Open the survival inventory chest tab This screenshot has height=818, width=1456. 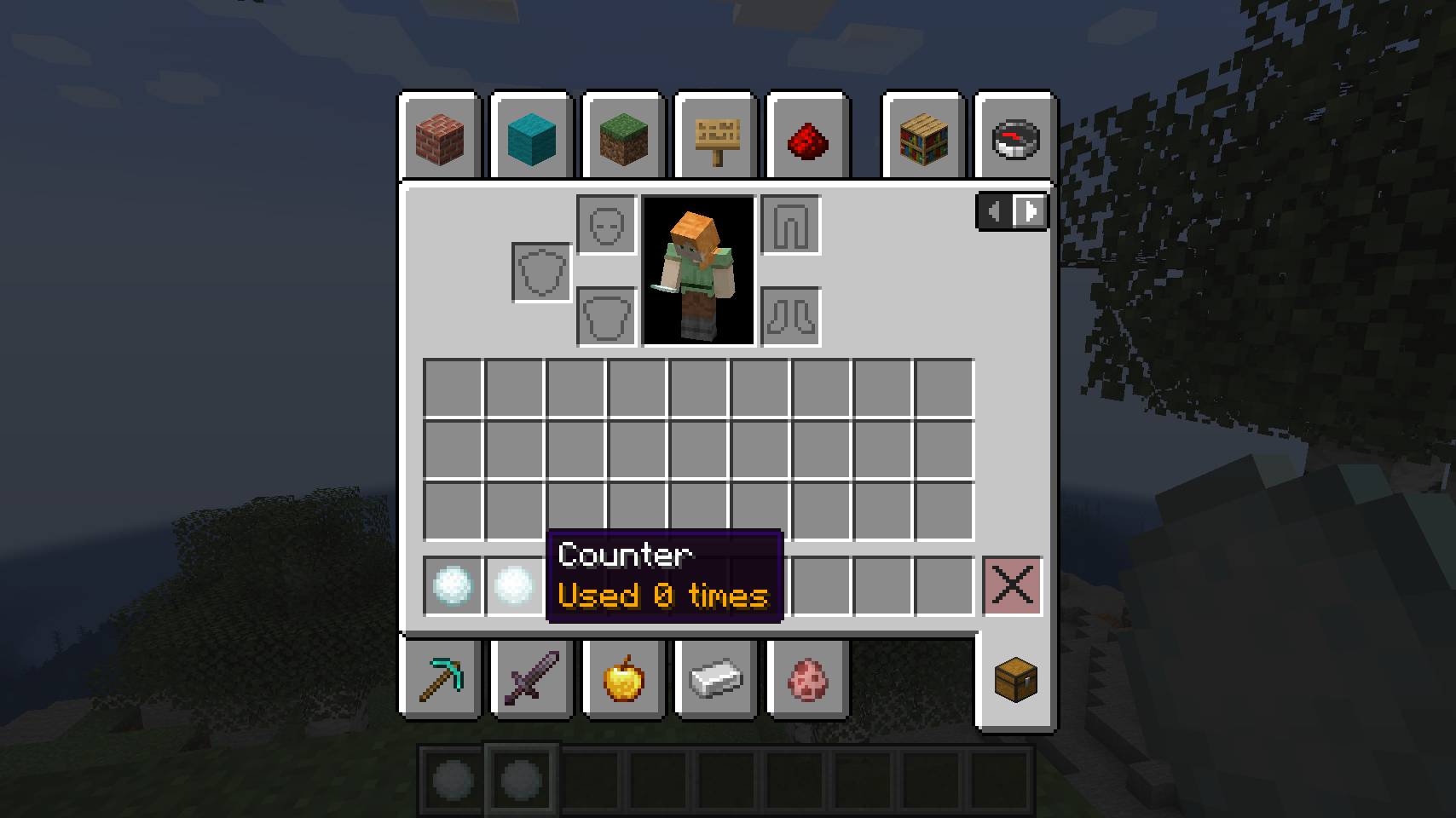tap(1014, 679)
